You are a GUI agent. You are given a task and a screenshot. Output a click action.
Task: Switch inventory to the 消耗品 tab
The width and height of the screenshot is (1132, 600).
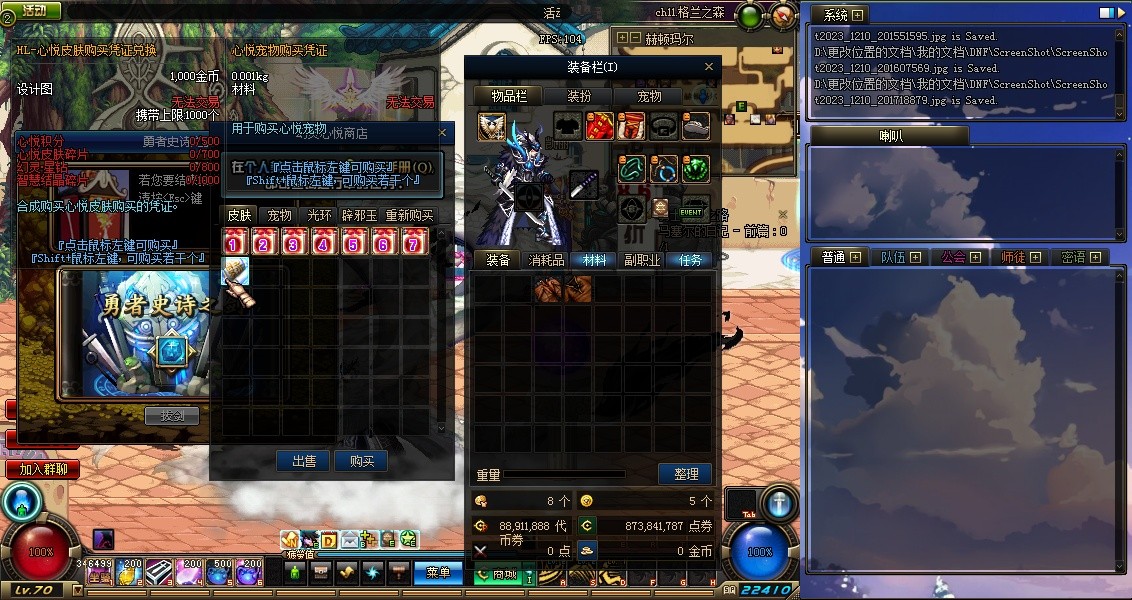tap(546, 260)
